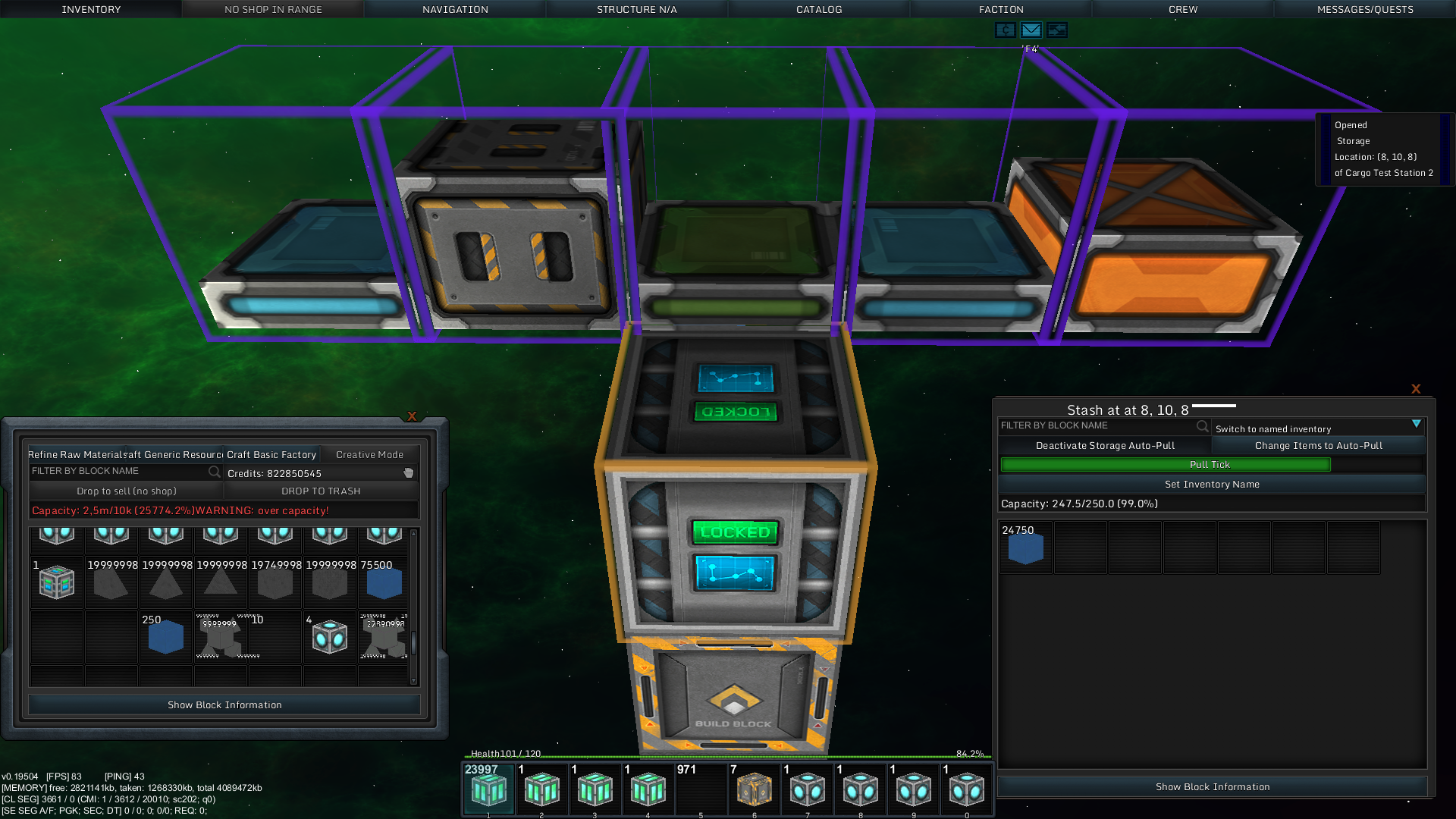Open Messages/Quests menu
Image resolution: width=1456 pixels, height=819 pixels.
click(x=1365, y=9)
